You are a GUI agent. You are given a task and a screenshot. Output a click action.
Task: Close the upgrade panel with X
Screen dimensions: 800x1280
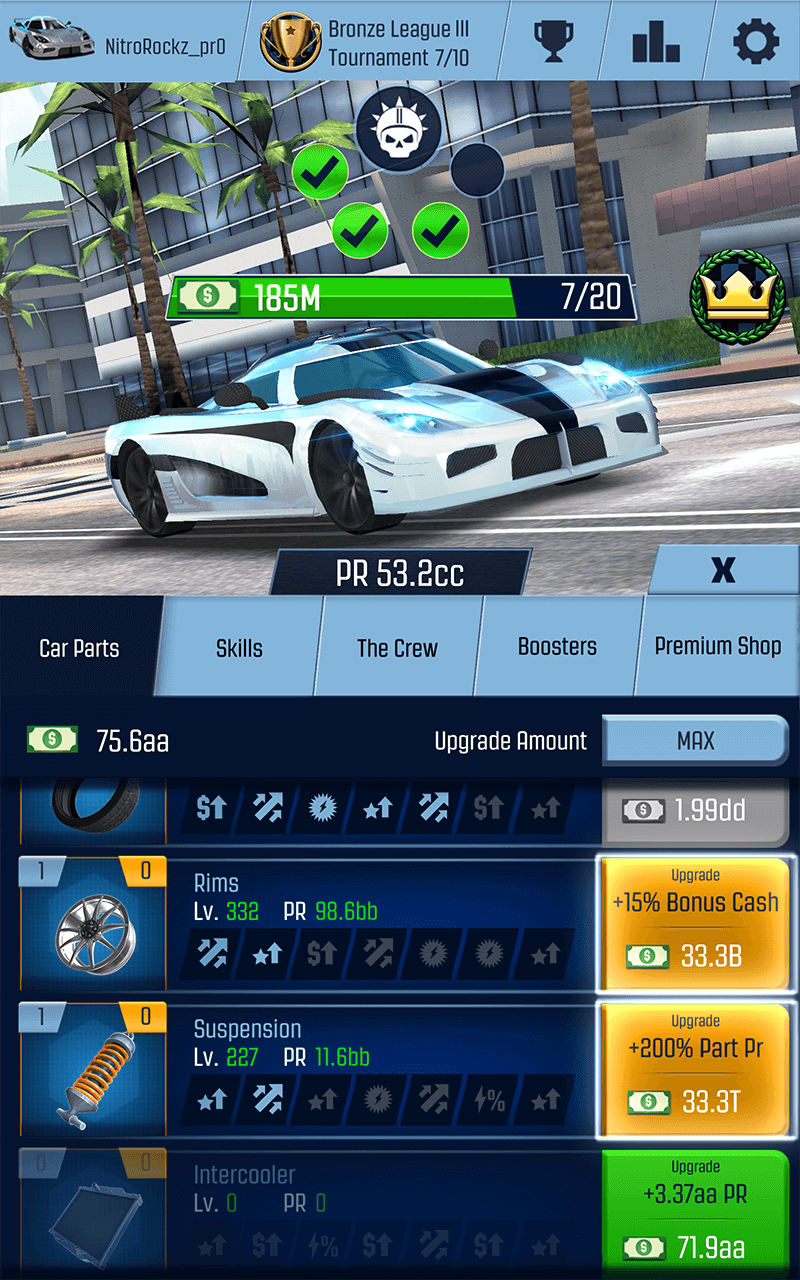(x=723, y=570)
